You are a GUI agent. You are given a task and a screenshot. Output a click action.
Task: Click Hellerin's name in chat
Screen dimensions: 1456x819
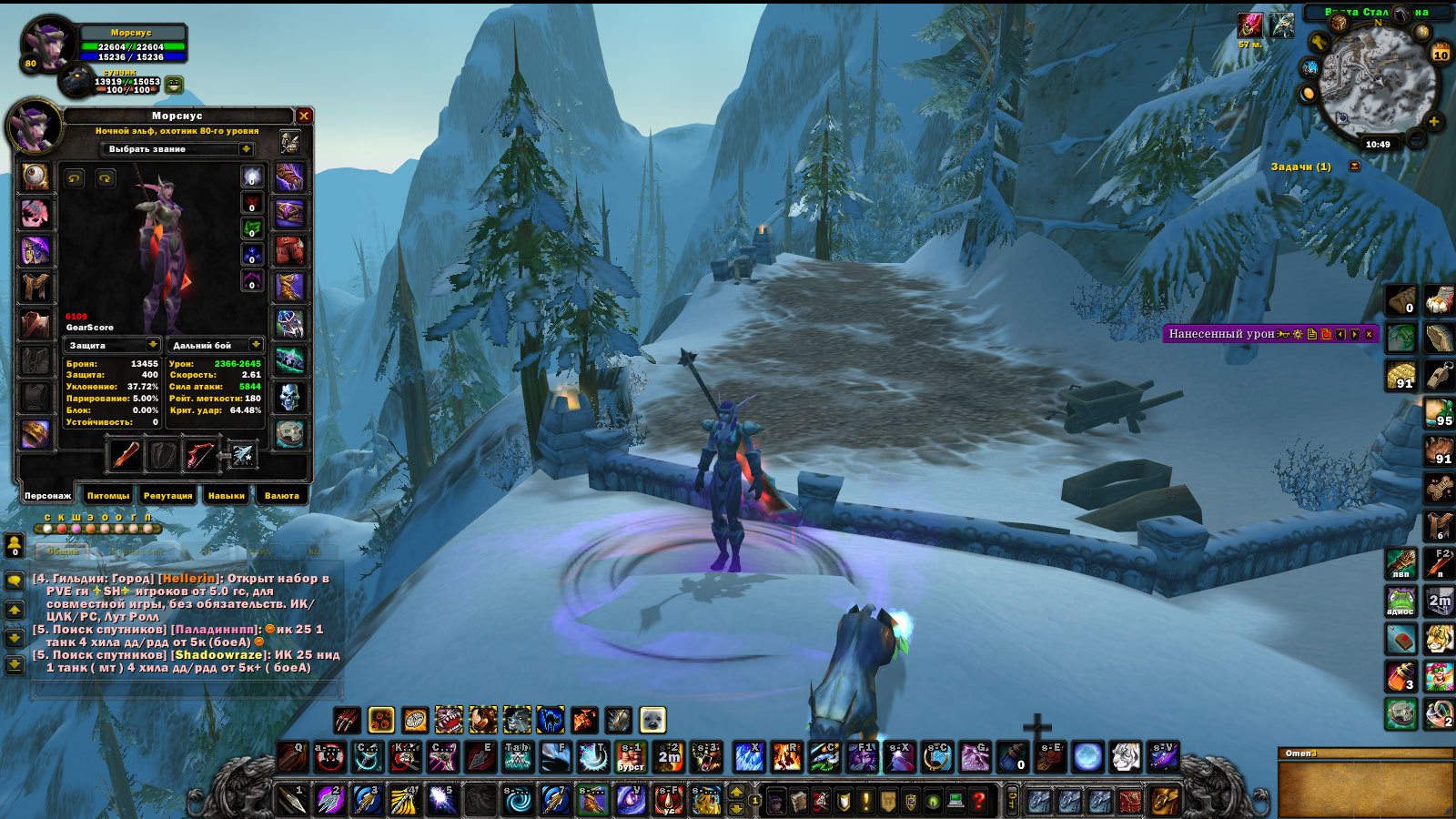tap(189, 579)
